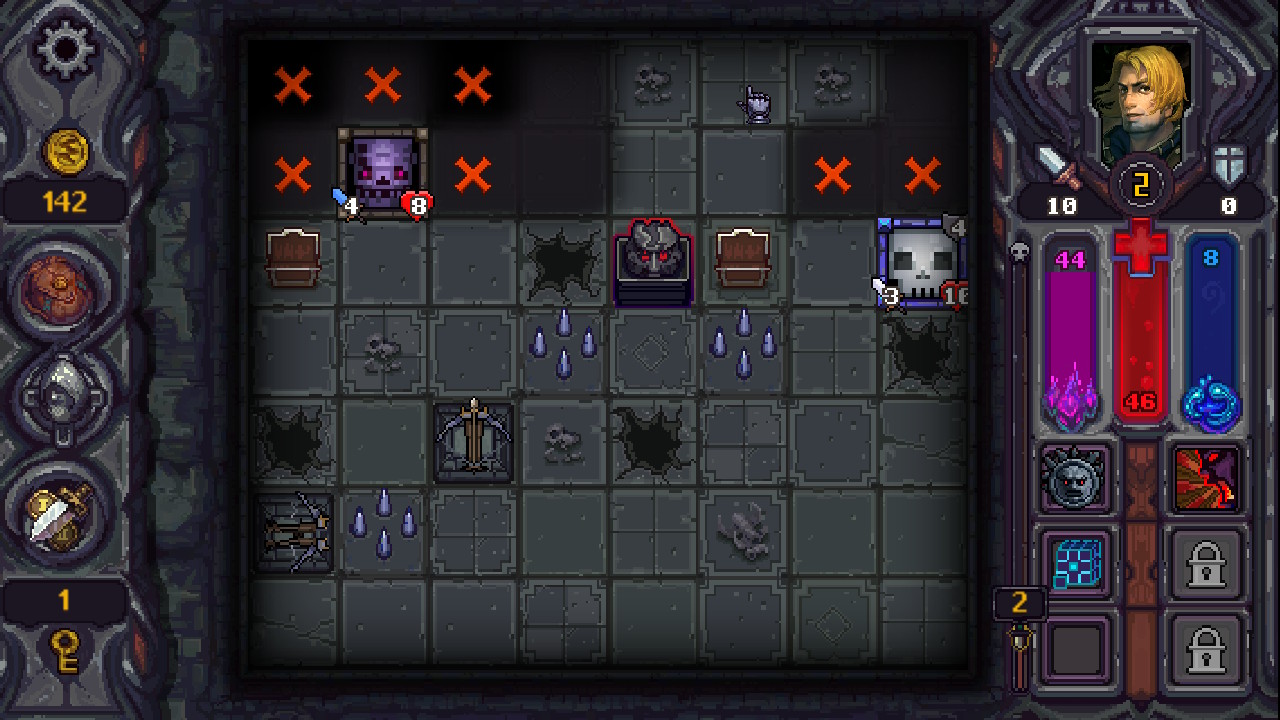Attack the white skull shield enemy
The width and height of the screenshot is (1280, 720).
[x=920, y=258]
